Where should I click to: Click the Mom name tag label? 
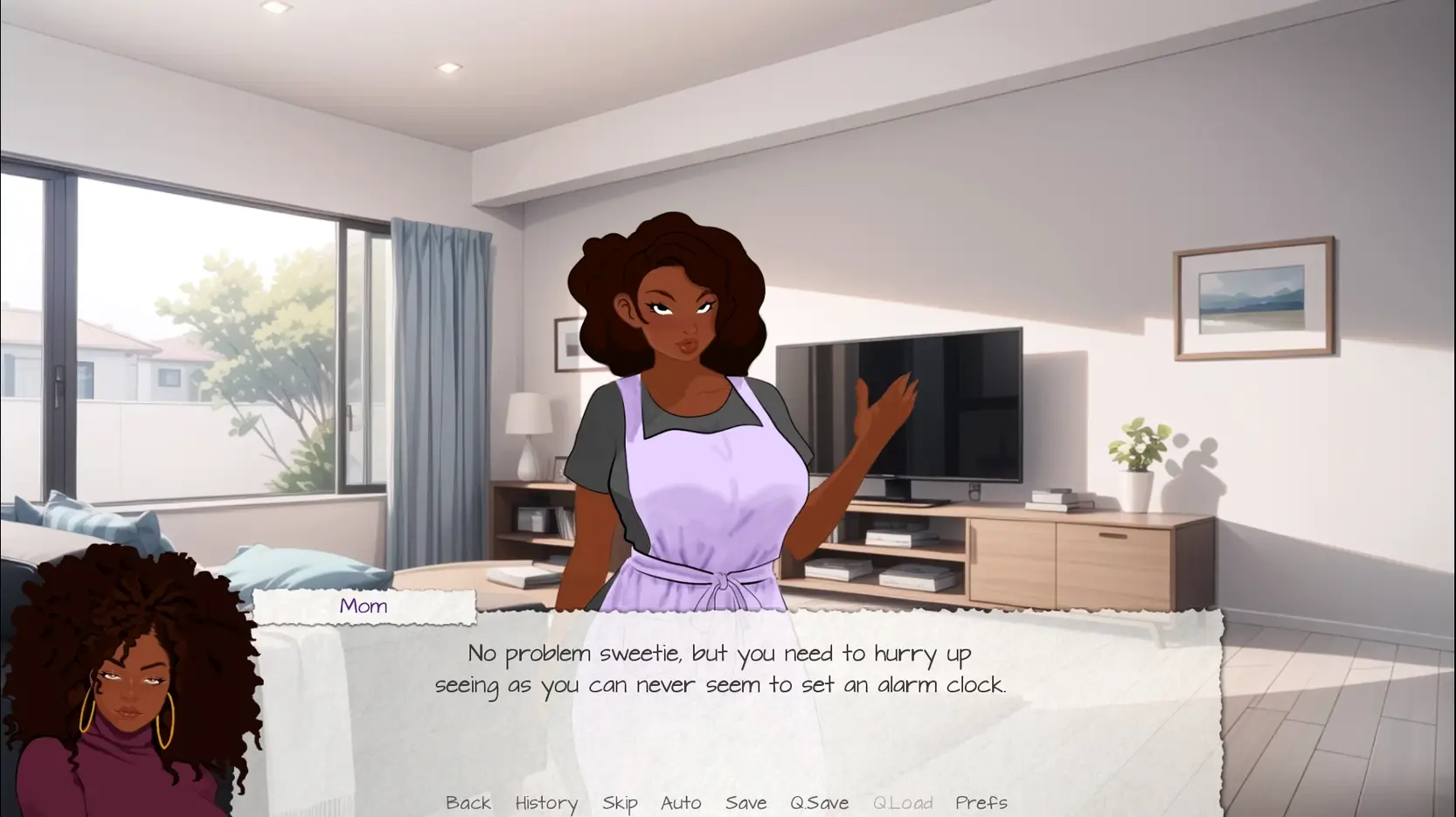pos(364,606)
